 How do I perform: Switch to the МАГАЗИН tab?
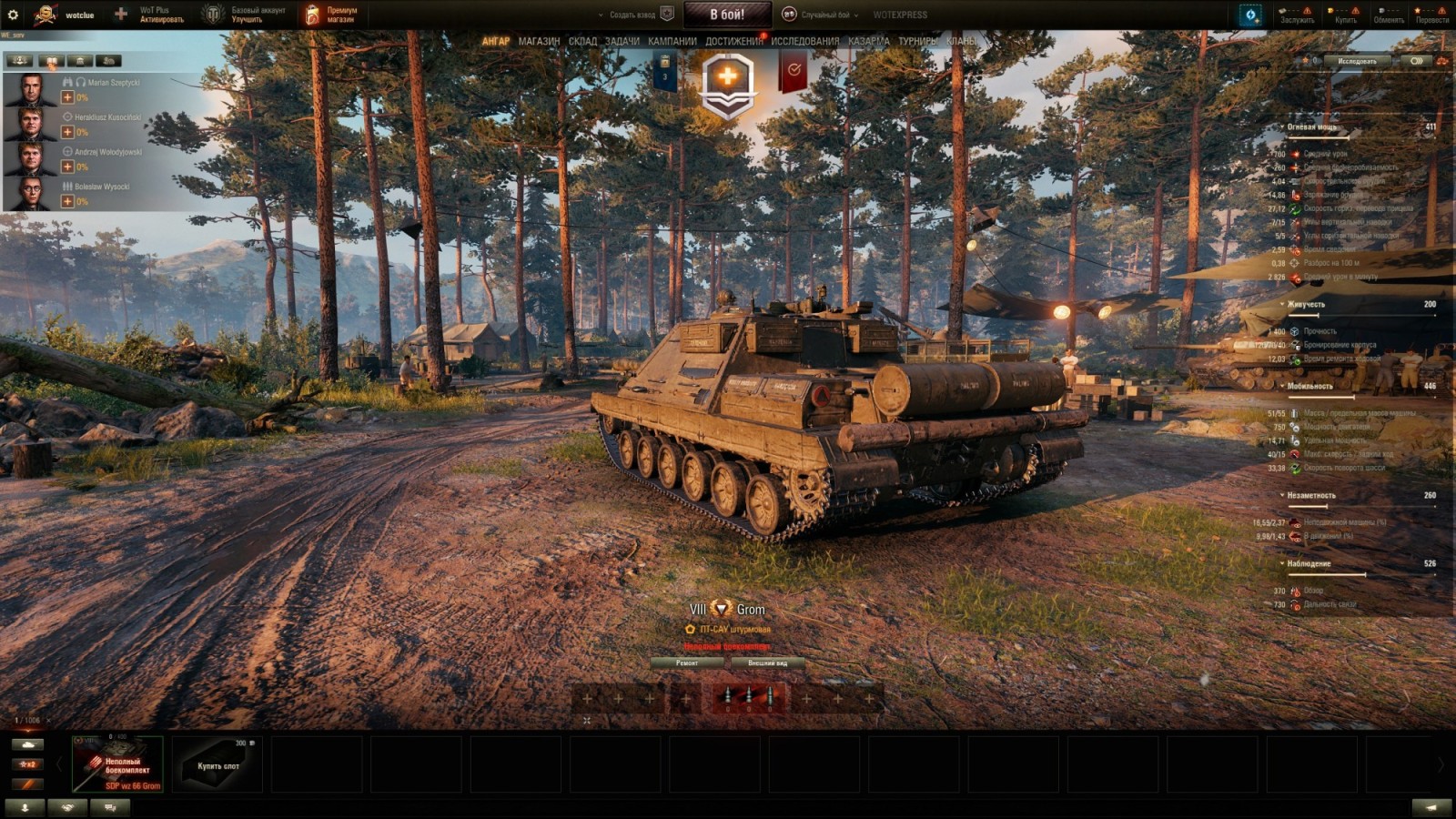pos(539,42)
